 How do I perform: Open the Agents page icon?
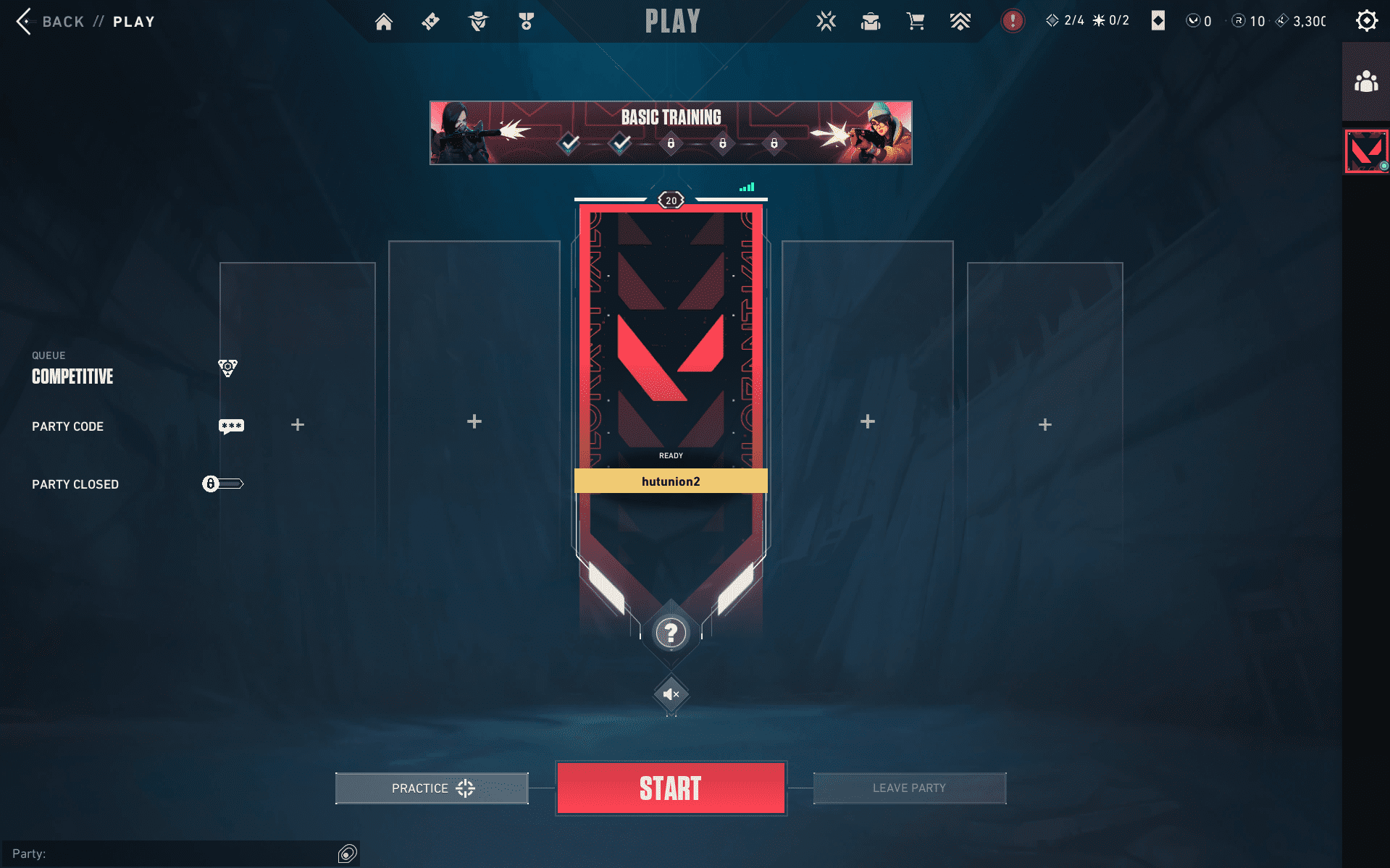click(x=478, y=22)
